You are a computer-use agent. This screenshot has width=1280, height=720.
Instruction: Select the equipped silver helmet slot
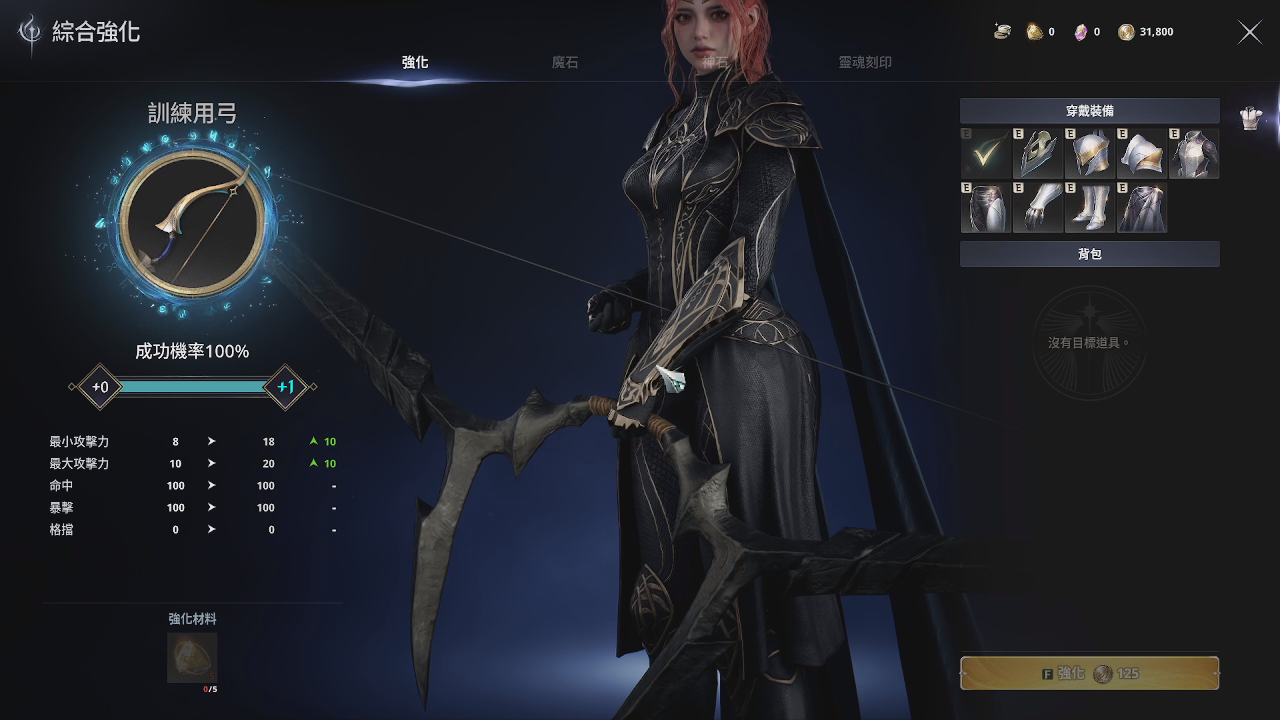[1089, 154]
